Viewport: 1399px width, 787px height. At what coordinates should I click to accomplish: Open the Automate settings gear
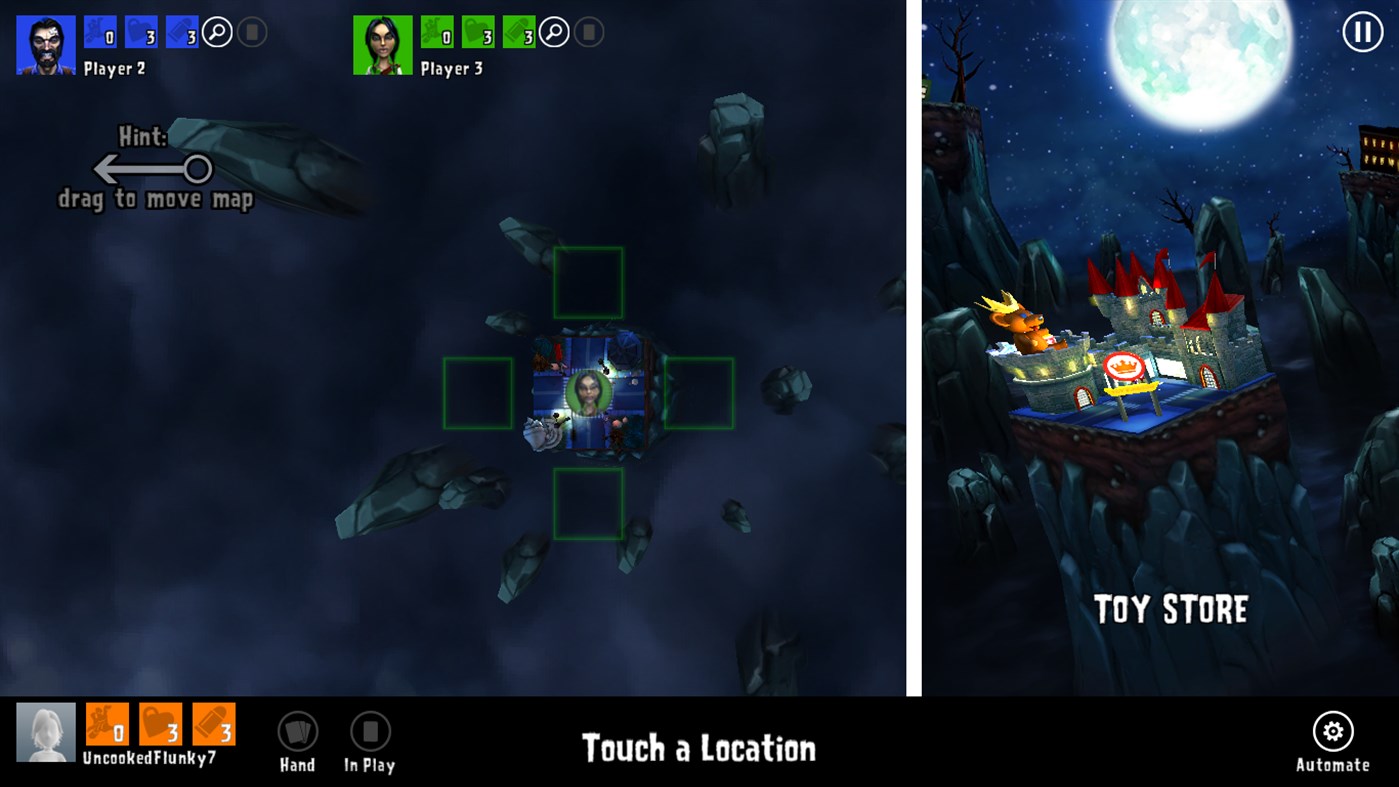click(x=1334, y=731)
